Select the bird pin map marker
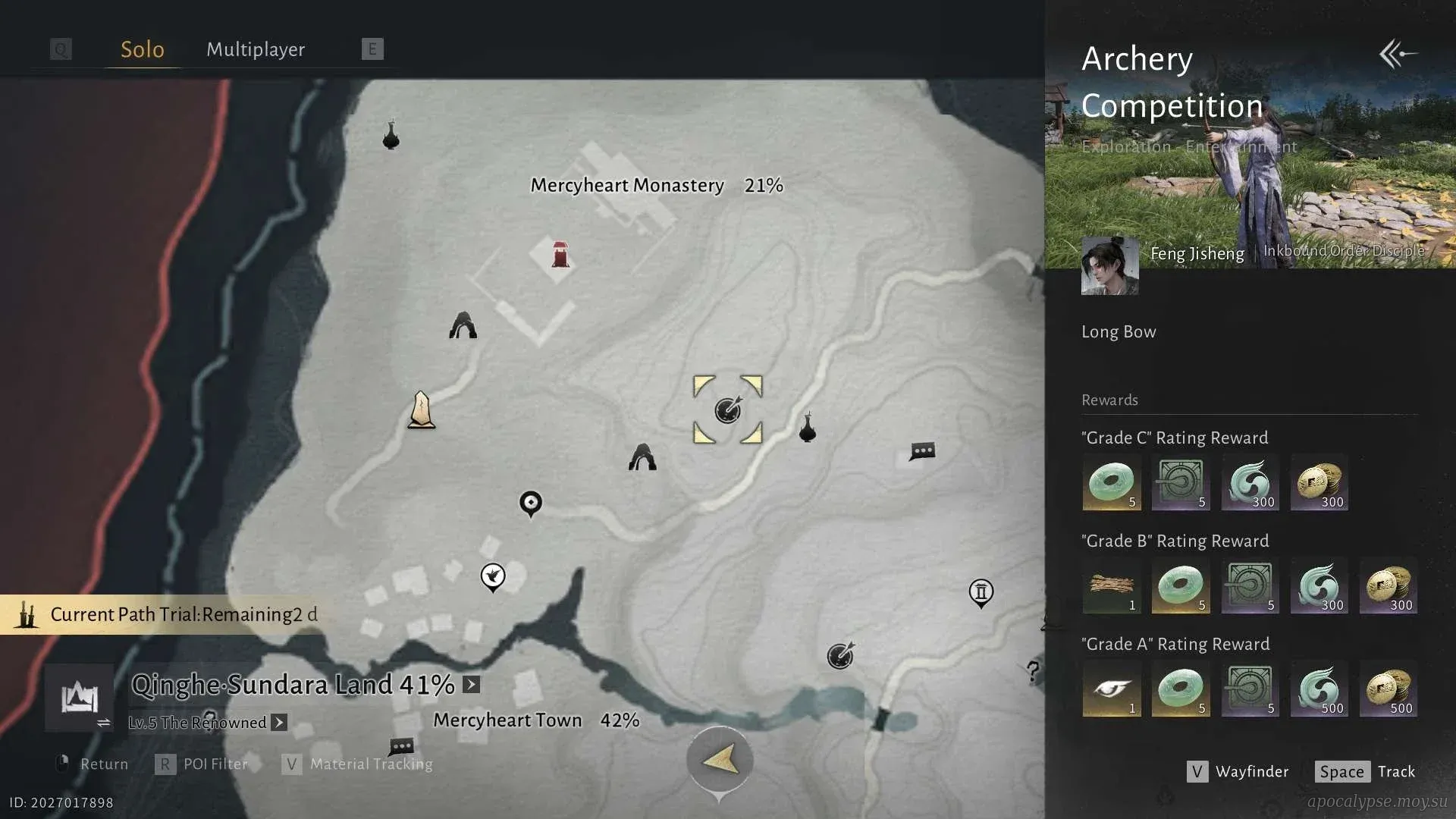Image resolution: width=1456 pixels, height=819 pixels. [x=493, y=576]
